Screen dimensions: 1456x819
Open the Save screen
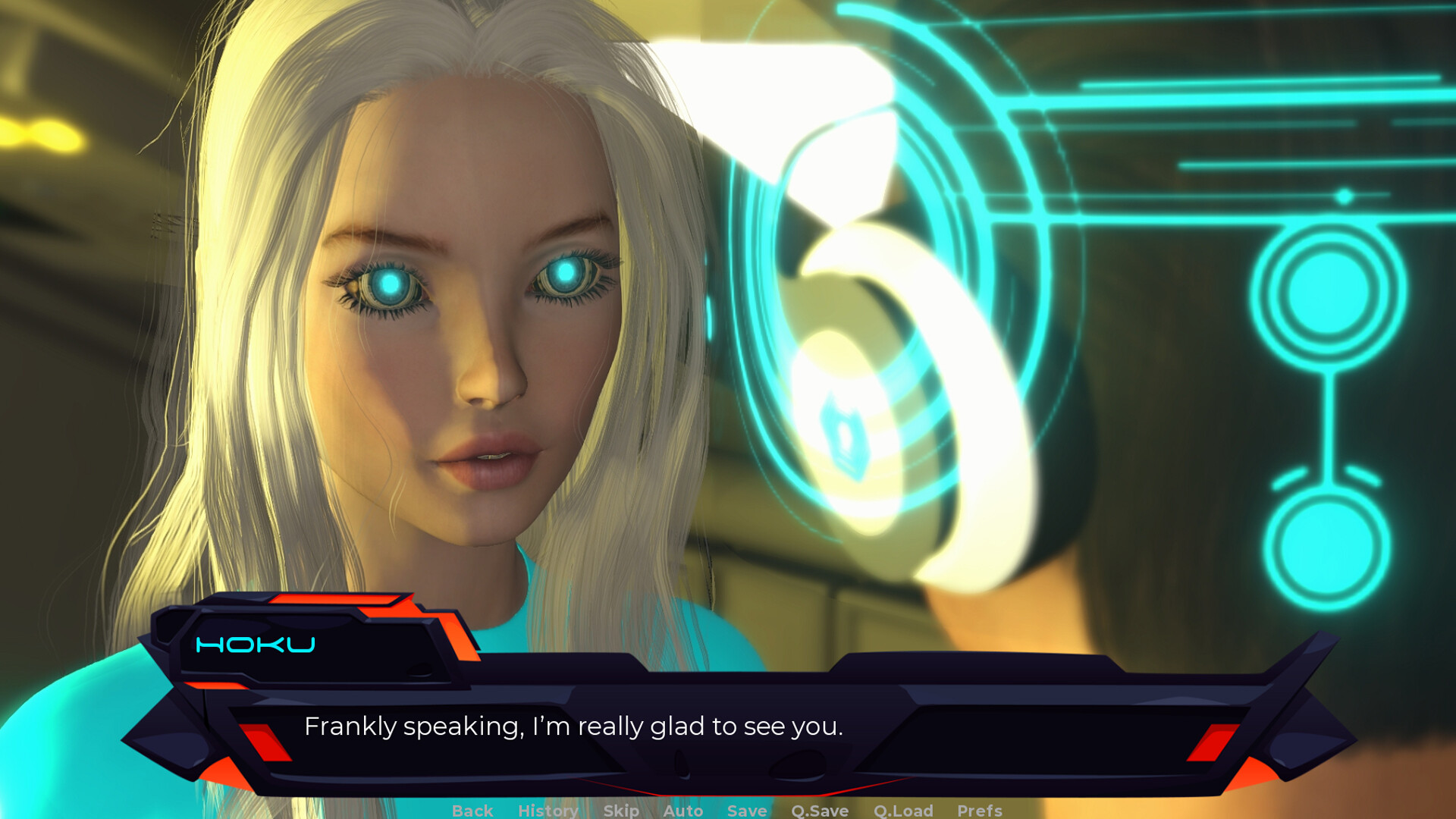coord(746,811)
